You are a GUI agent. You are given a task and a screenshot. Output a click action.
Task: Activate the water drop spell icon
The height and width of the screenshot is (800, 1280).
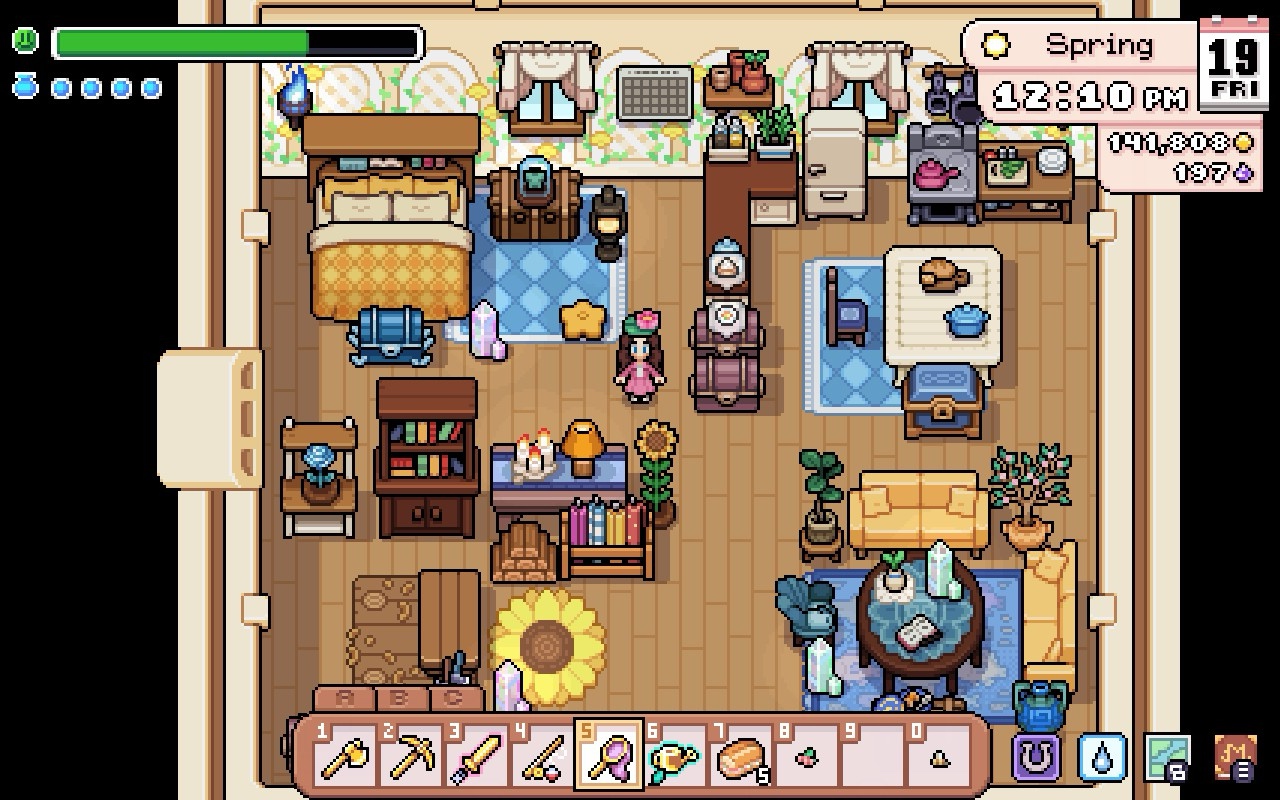[1102, 757]
